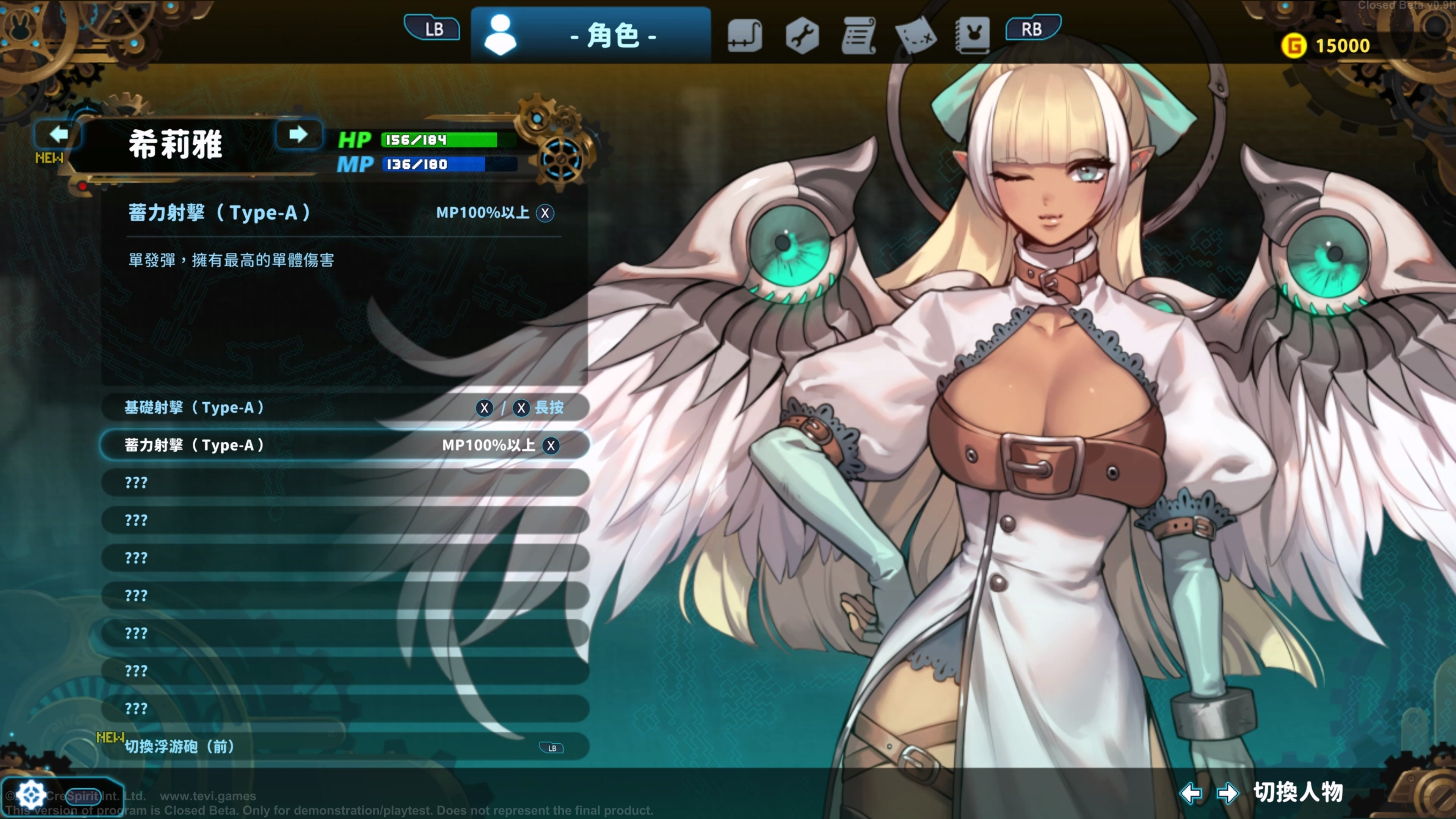This screenshot has width=1456, height=819.
Task: Open the treasure map icon
Action: tap(916, 36)
